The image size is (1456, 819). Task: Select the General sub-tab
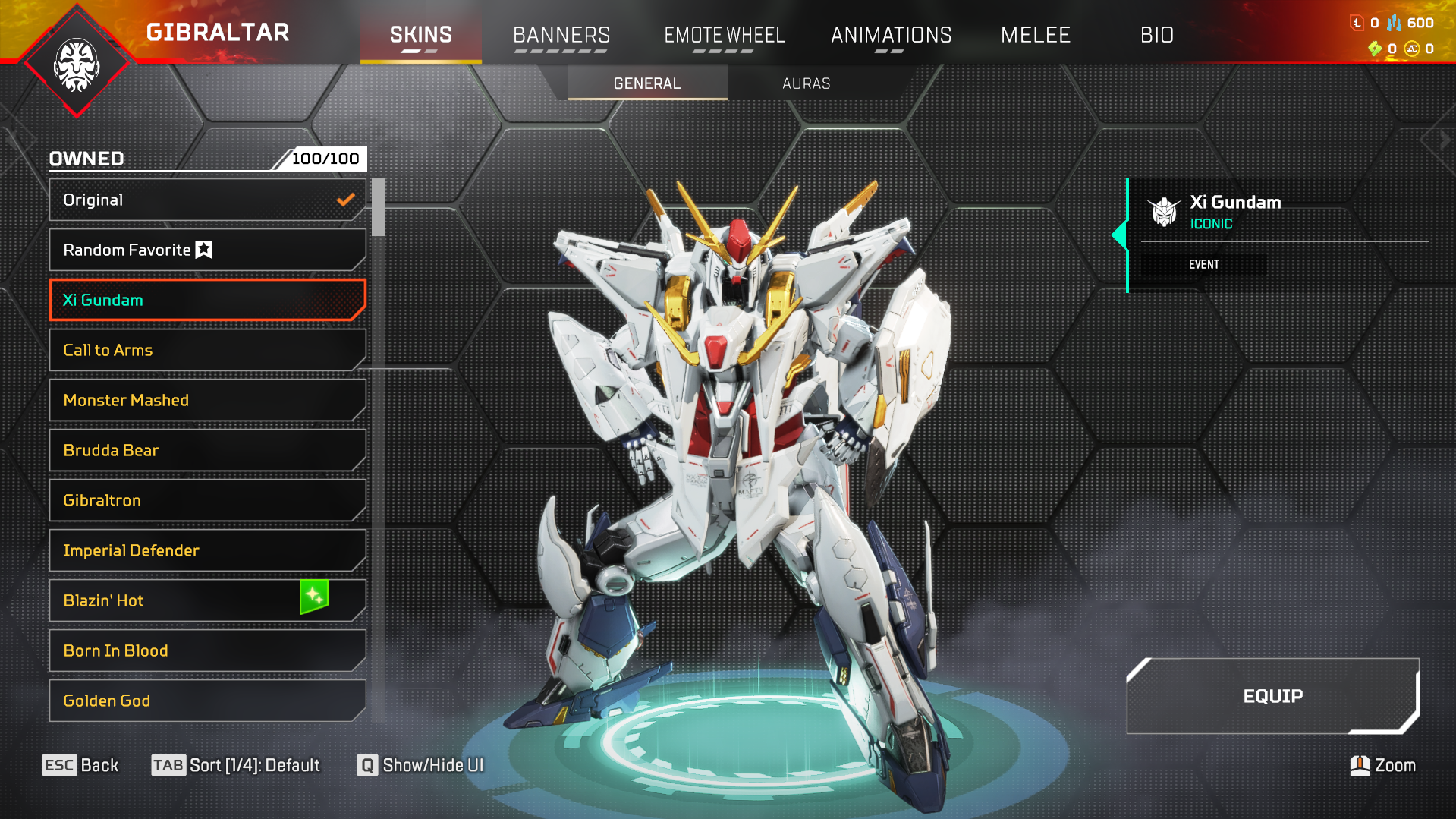[647, 83]
